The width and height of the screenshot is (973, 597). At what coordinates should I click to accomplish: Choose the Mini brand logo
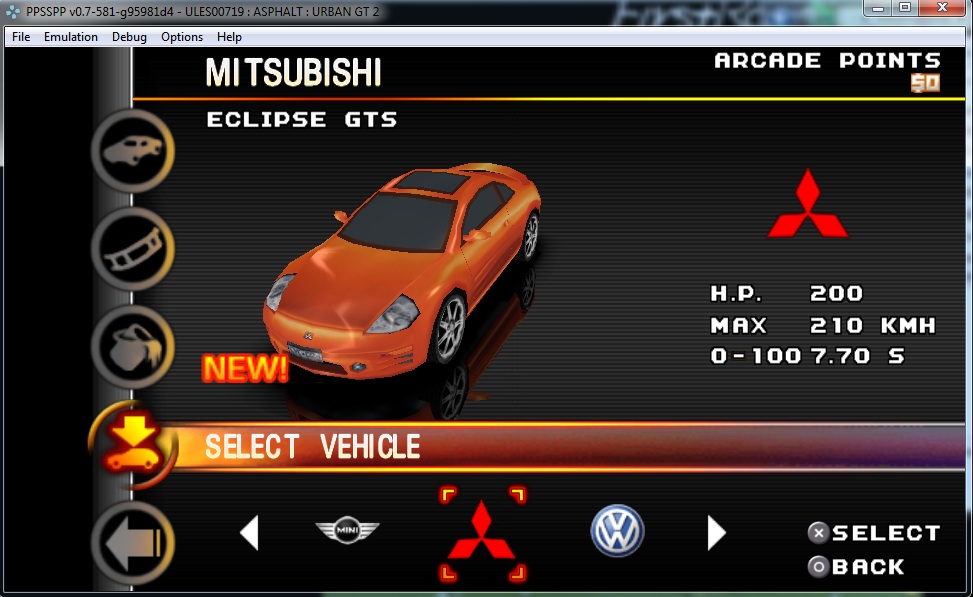pos(348,530)
